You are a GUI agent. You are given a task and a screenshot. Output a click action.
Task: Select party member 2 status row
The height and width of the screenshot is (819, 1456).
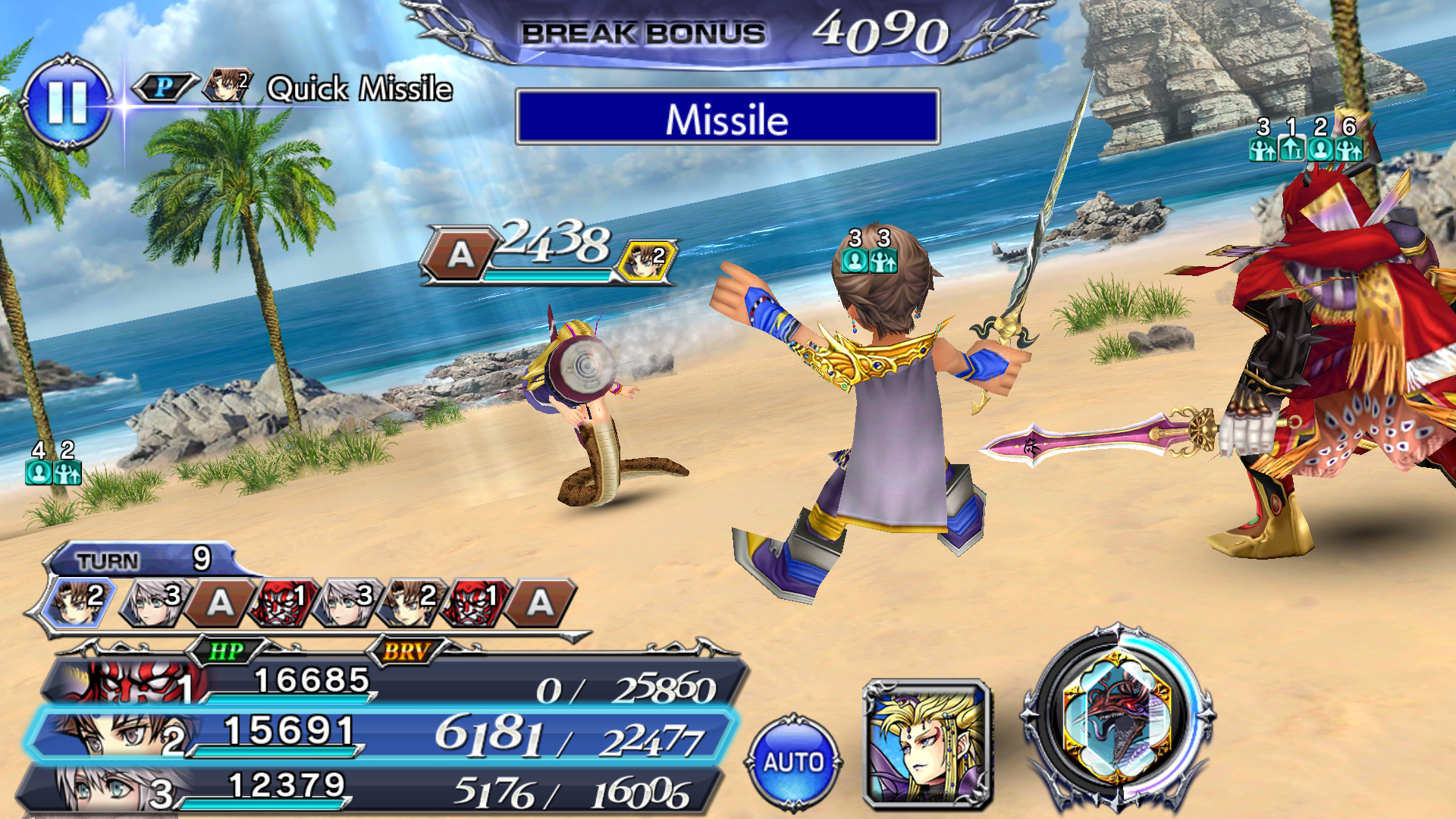click(x=379, y=734)
